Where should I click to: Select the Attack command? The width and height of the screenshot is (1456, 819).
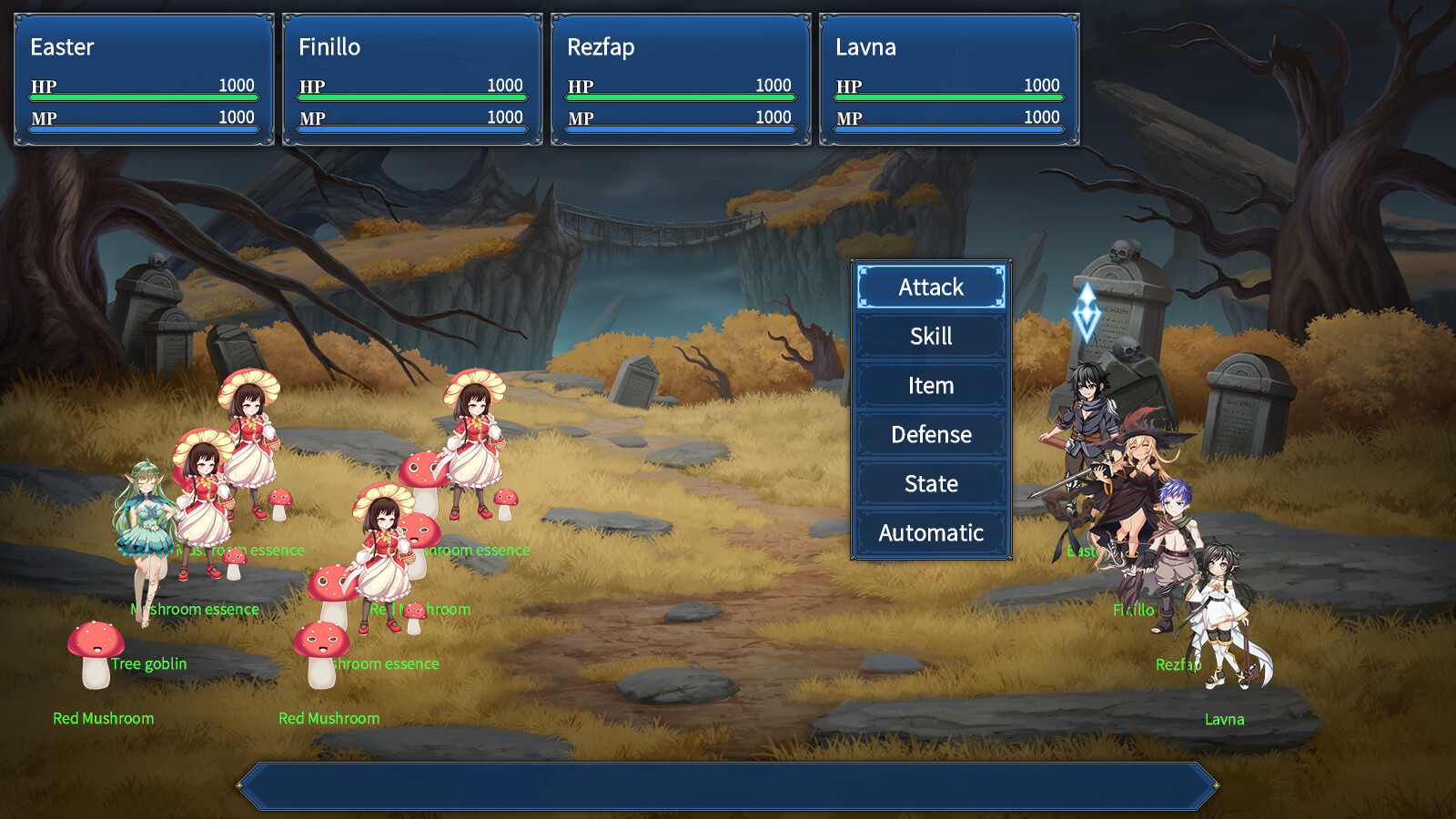coord(930,287)
